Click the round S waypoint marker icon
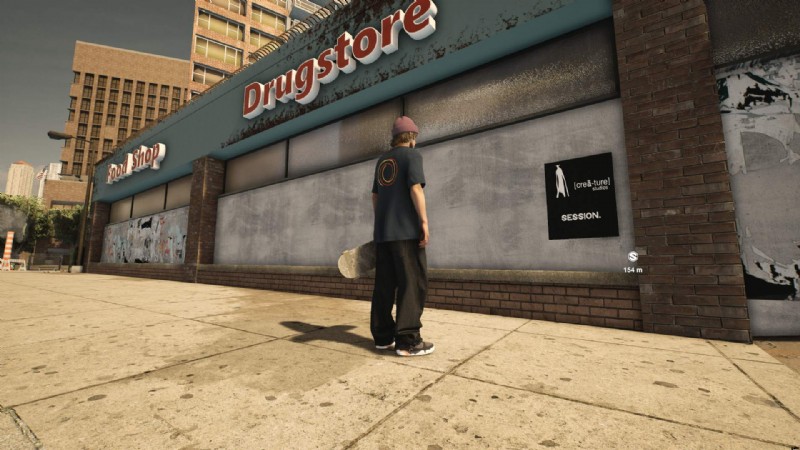The height and width of the screenshot is (450, 800). pos(633,257)
